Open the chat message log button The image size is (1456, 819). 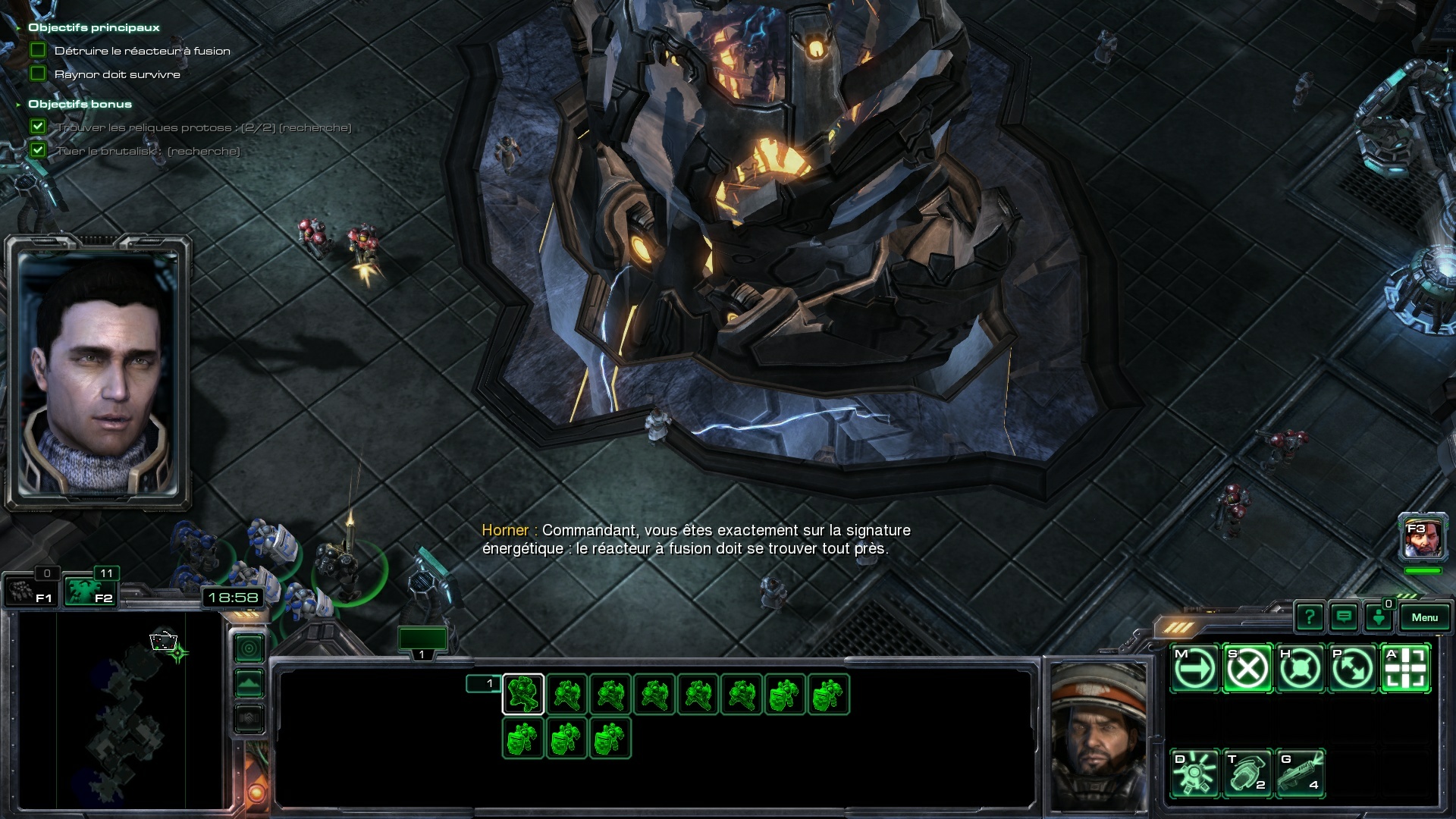click(1344, 617)
